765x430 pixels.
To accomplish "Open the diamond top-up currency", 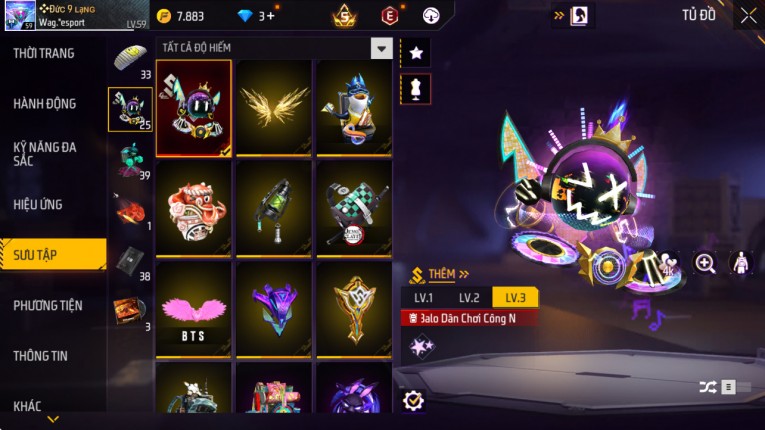I will 253,16.
